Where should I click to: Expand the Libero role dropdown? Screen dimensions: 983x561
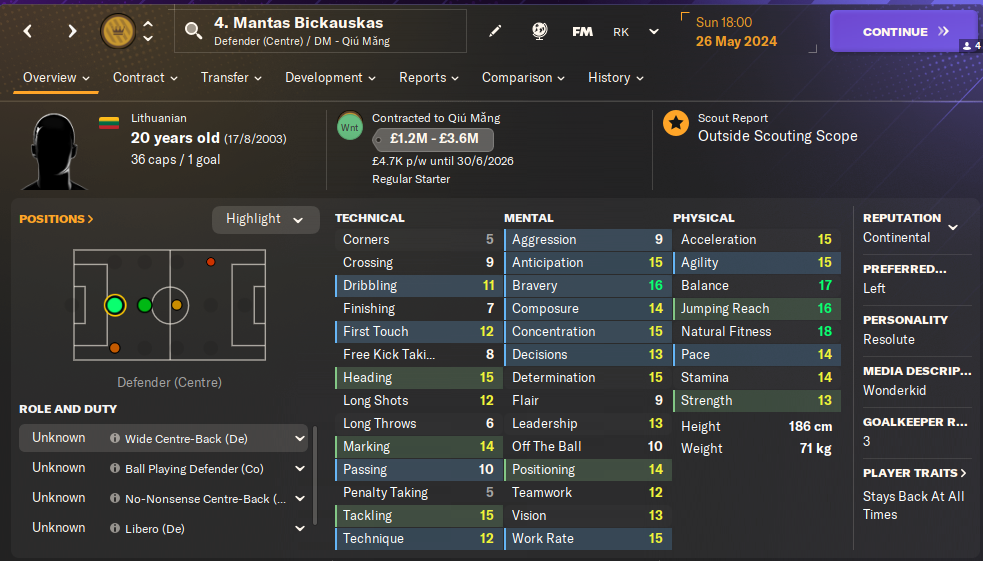click(x=300, y=528)
